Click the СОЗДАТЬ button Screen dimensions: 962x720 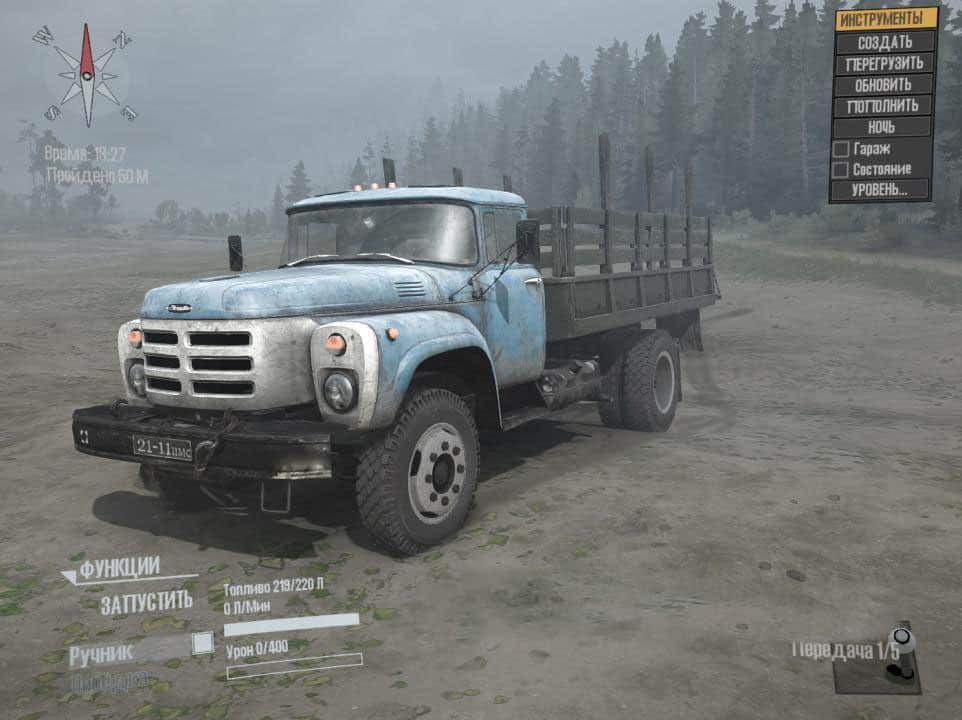[884, 41]
